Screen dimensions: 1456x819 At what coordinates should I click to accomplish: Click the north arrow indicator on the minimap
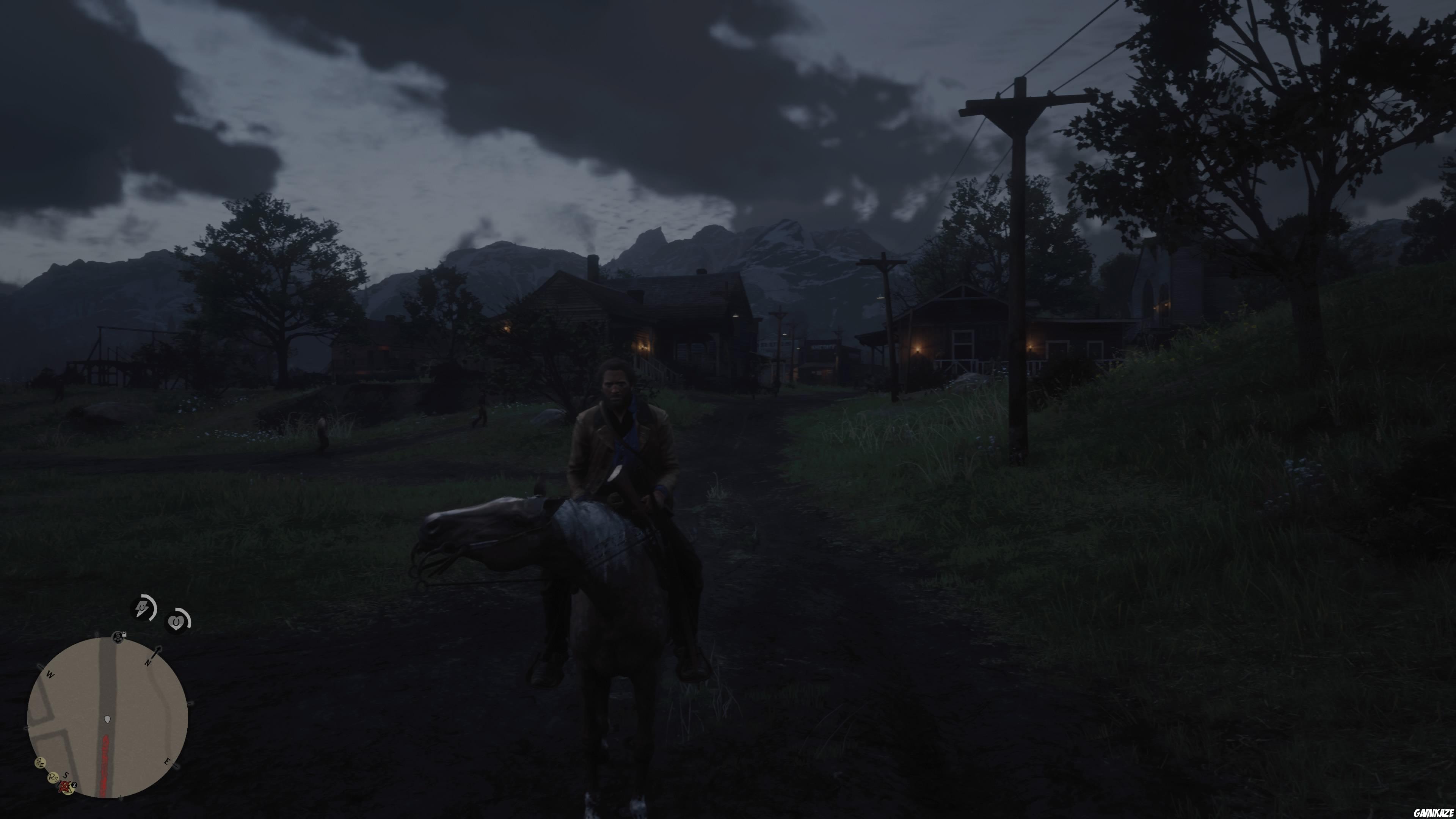(x=157, y=652)
